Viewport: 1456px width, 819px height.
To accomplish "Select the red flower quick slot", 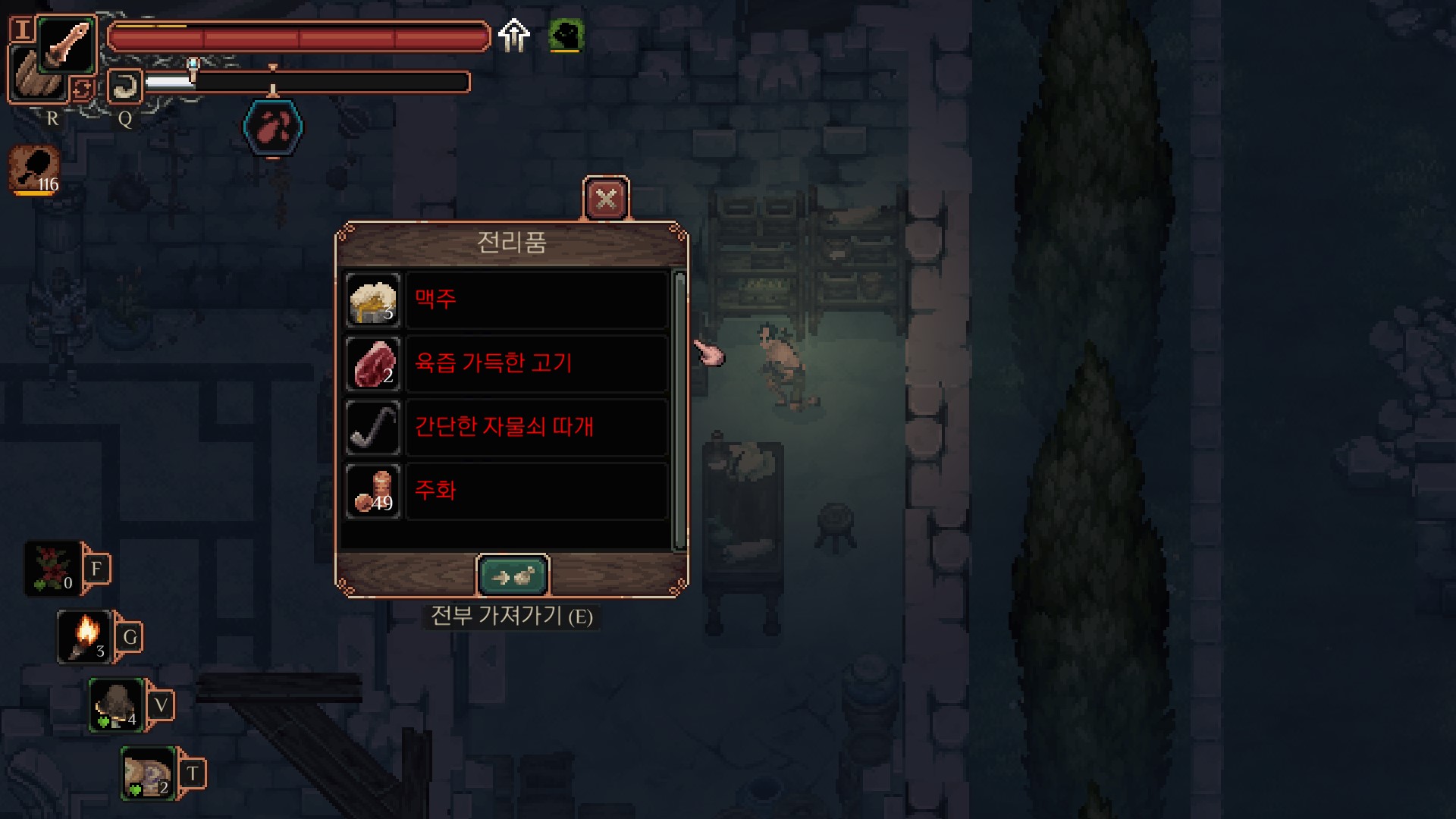I will [52, 569].
